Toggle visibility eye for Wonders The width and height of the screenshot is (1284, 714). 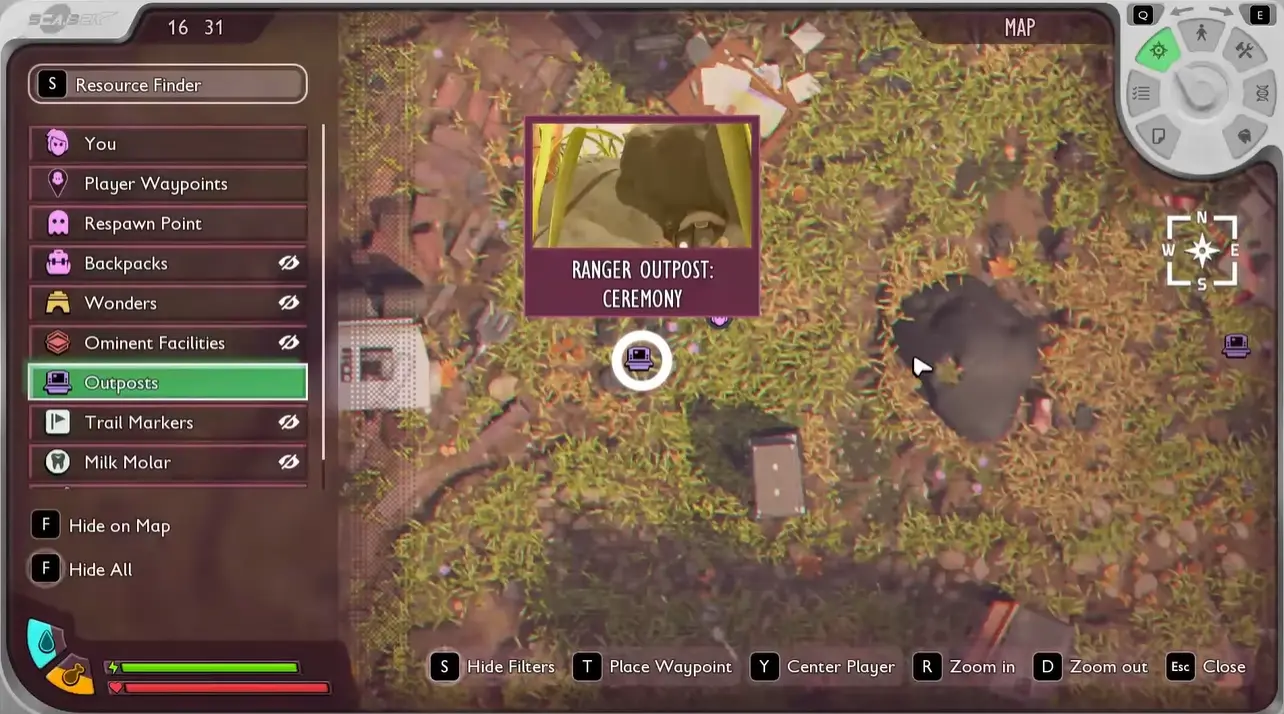(x=289, y=303)
